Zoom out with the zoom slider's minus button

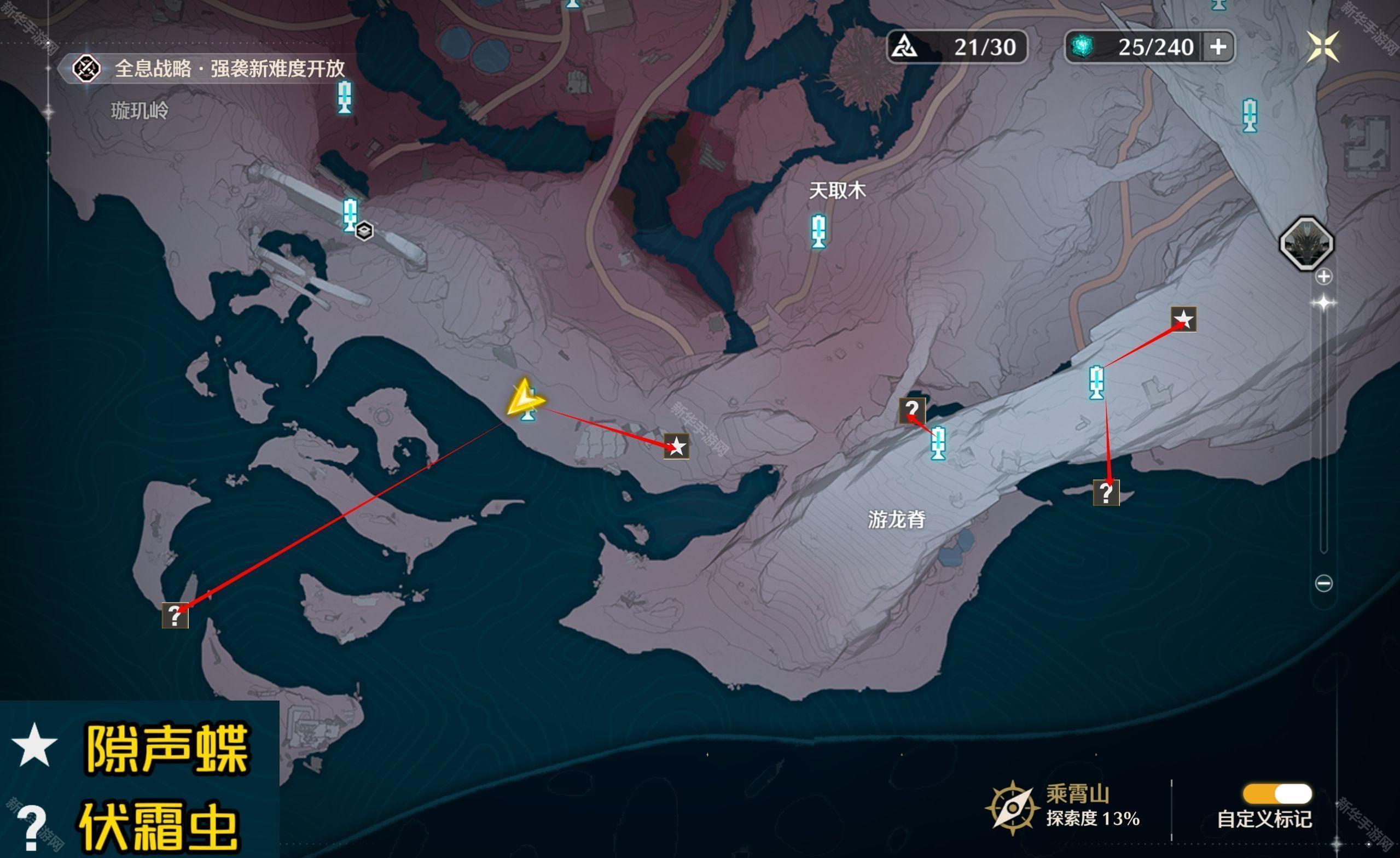(x=1324, y=583)
